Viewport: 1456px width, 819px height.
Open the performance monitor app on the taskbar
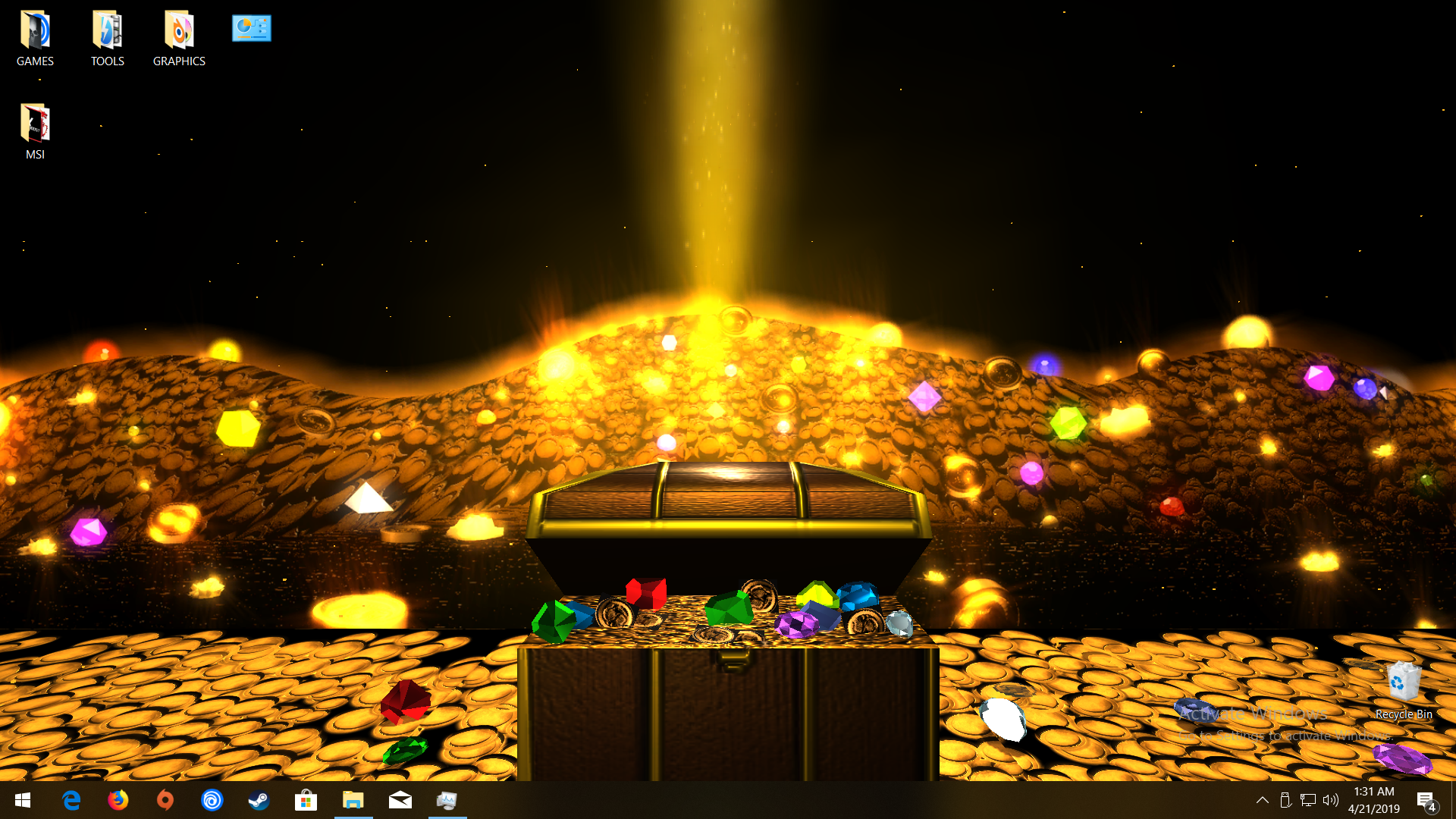[447, 801]
